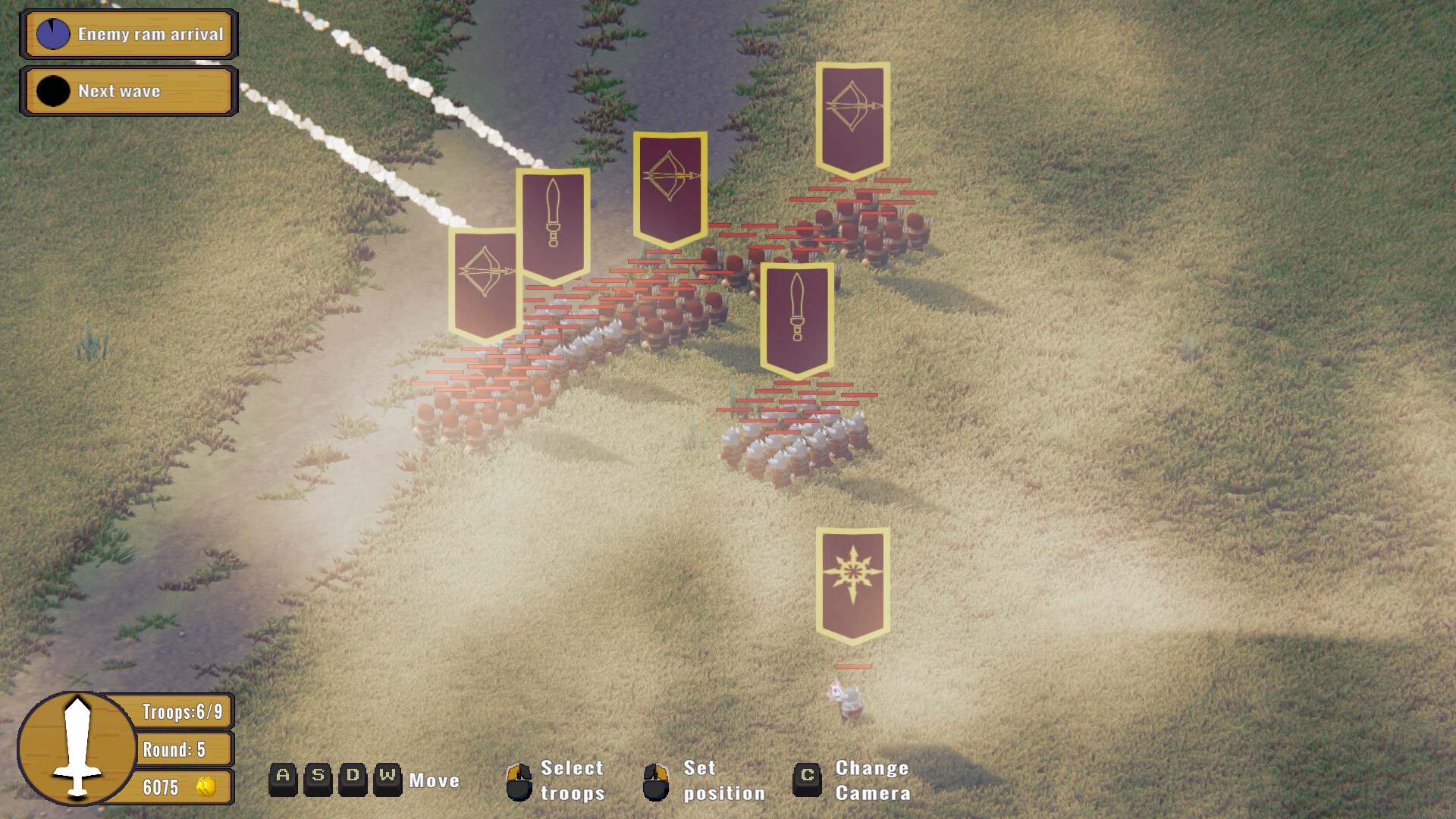
Task: Select the middle archer banner above the troops
Action: (x=670, y=190)
